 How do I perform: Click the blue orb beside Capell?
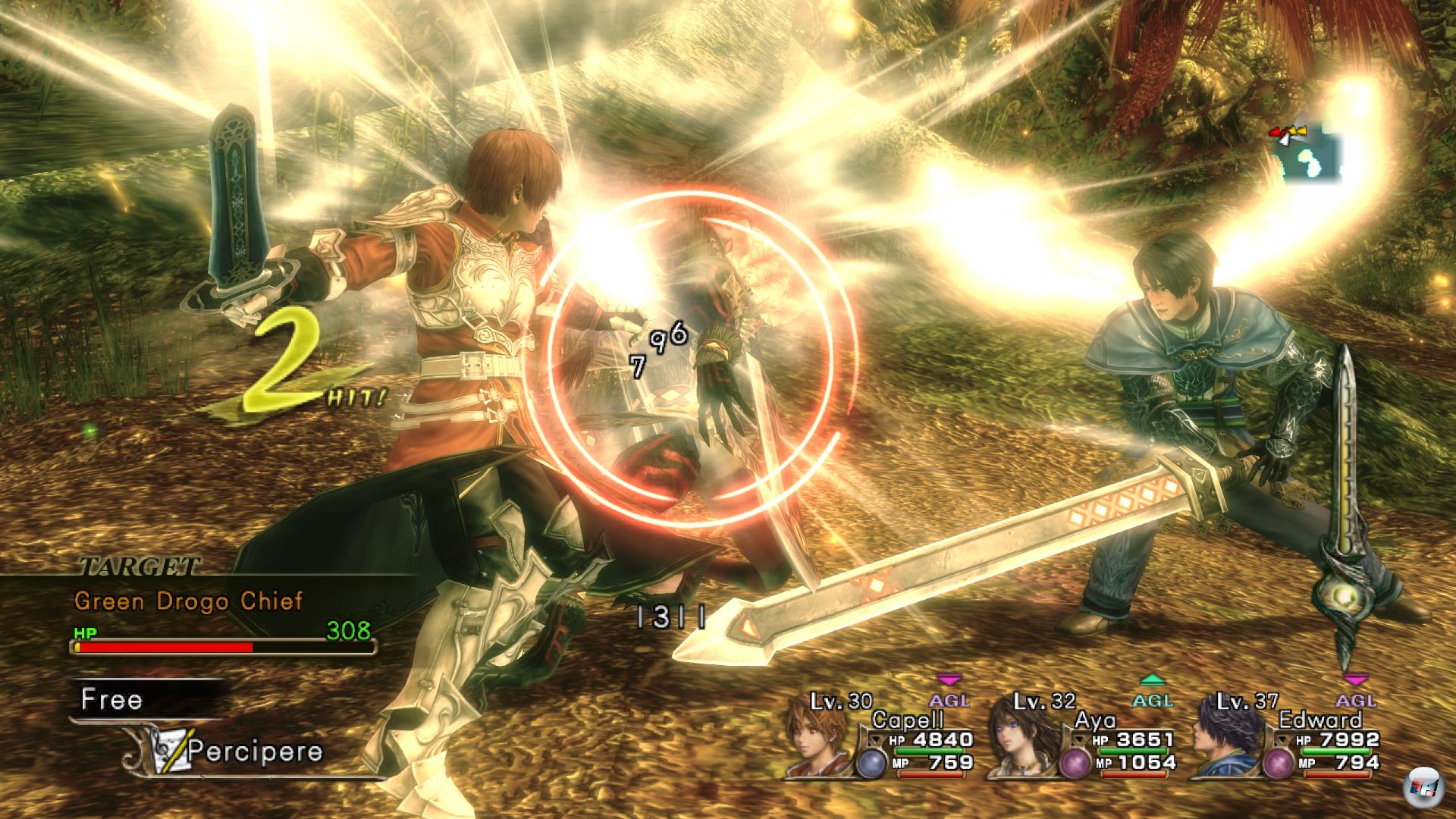click(870, 764)
